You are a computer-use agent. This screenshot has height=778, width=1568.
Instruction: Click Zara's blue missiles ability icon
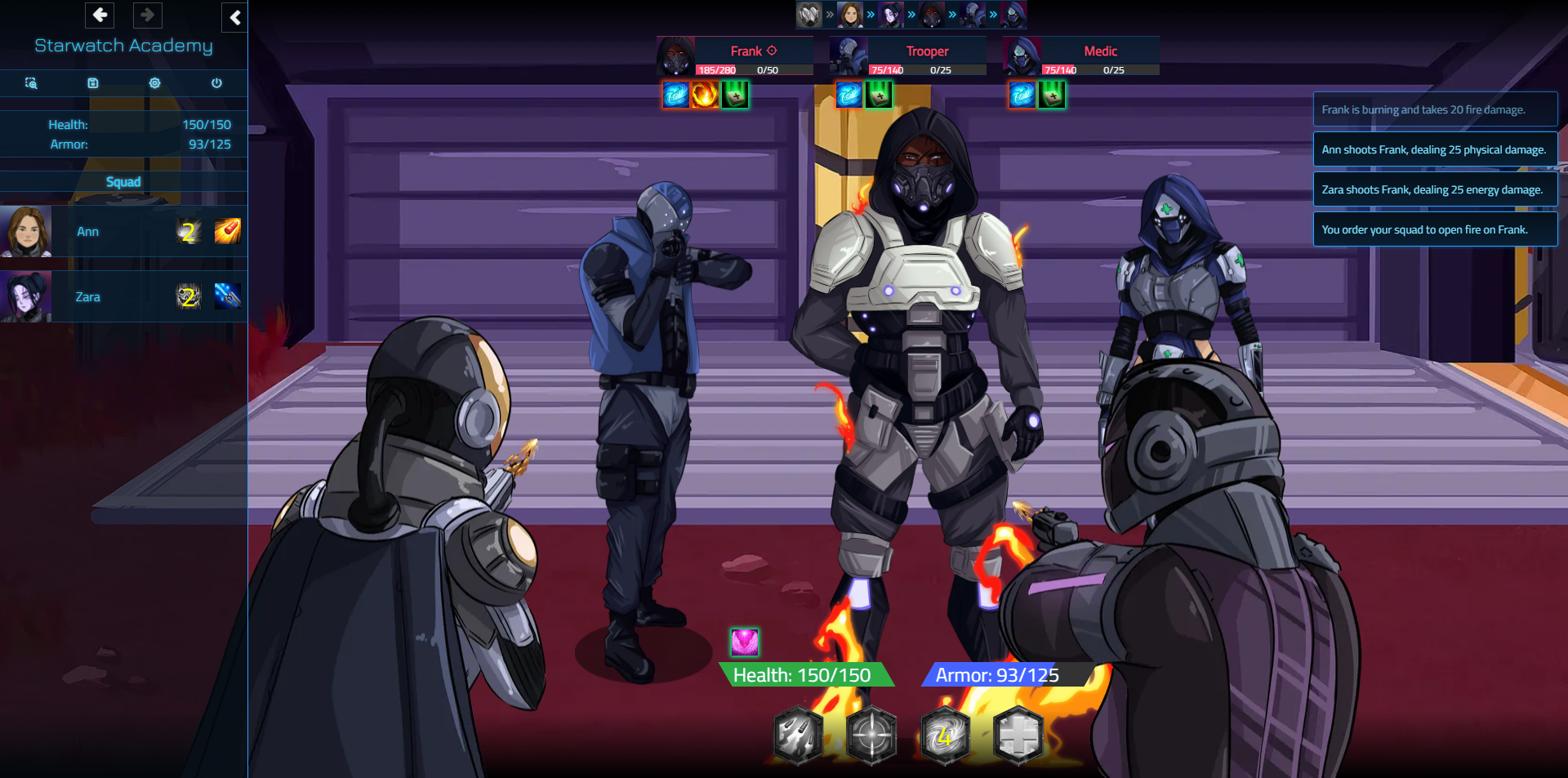point(228,296)
